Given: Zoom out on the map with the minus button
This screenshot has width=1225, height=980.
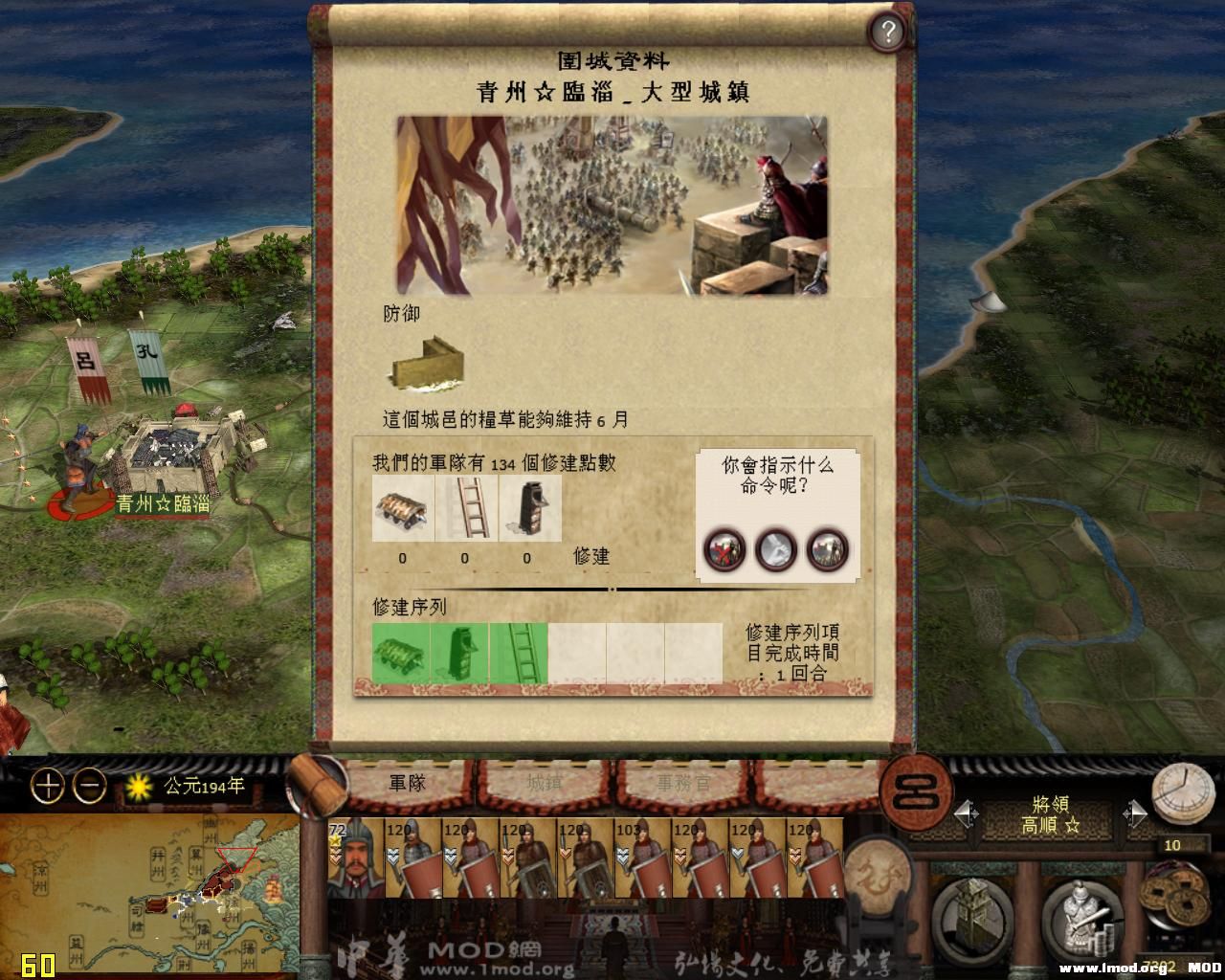Looking at the screenshot, I should 87,787.
